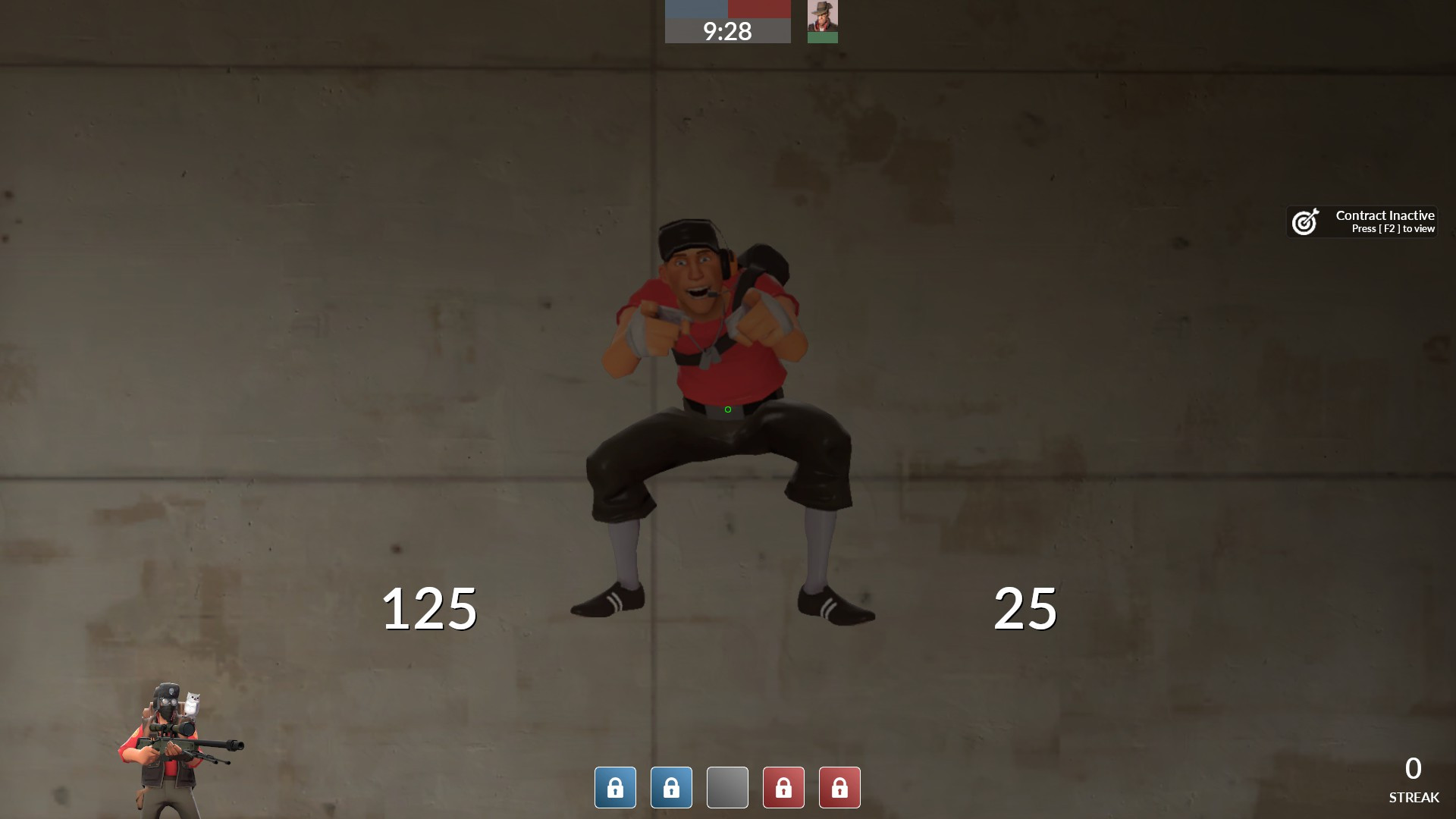
Task: Click the crosshair circle on the Scout
Action: point(726,409)
